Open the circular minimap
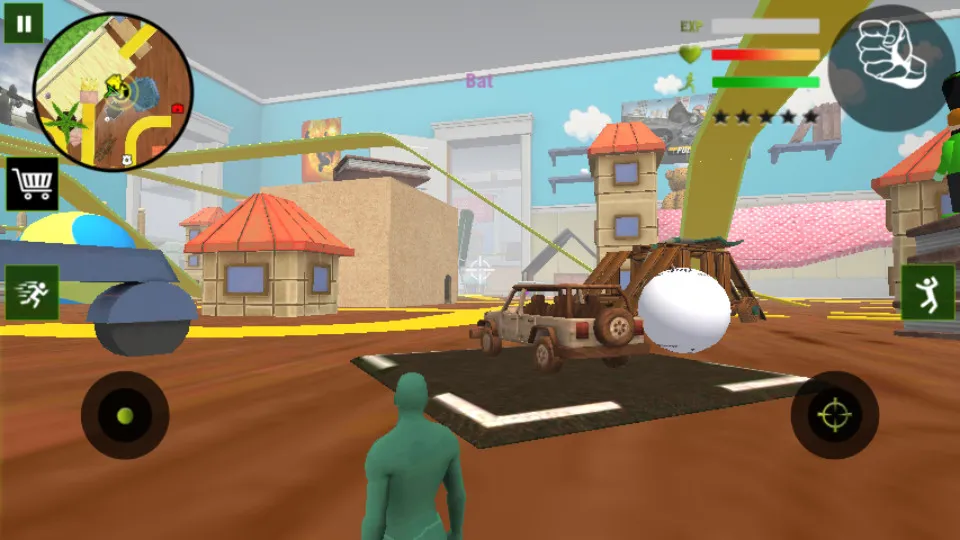This screenshot has width=960, height=540. [x=113, y=92]
